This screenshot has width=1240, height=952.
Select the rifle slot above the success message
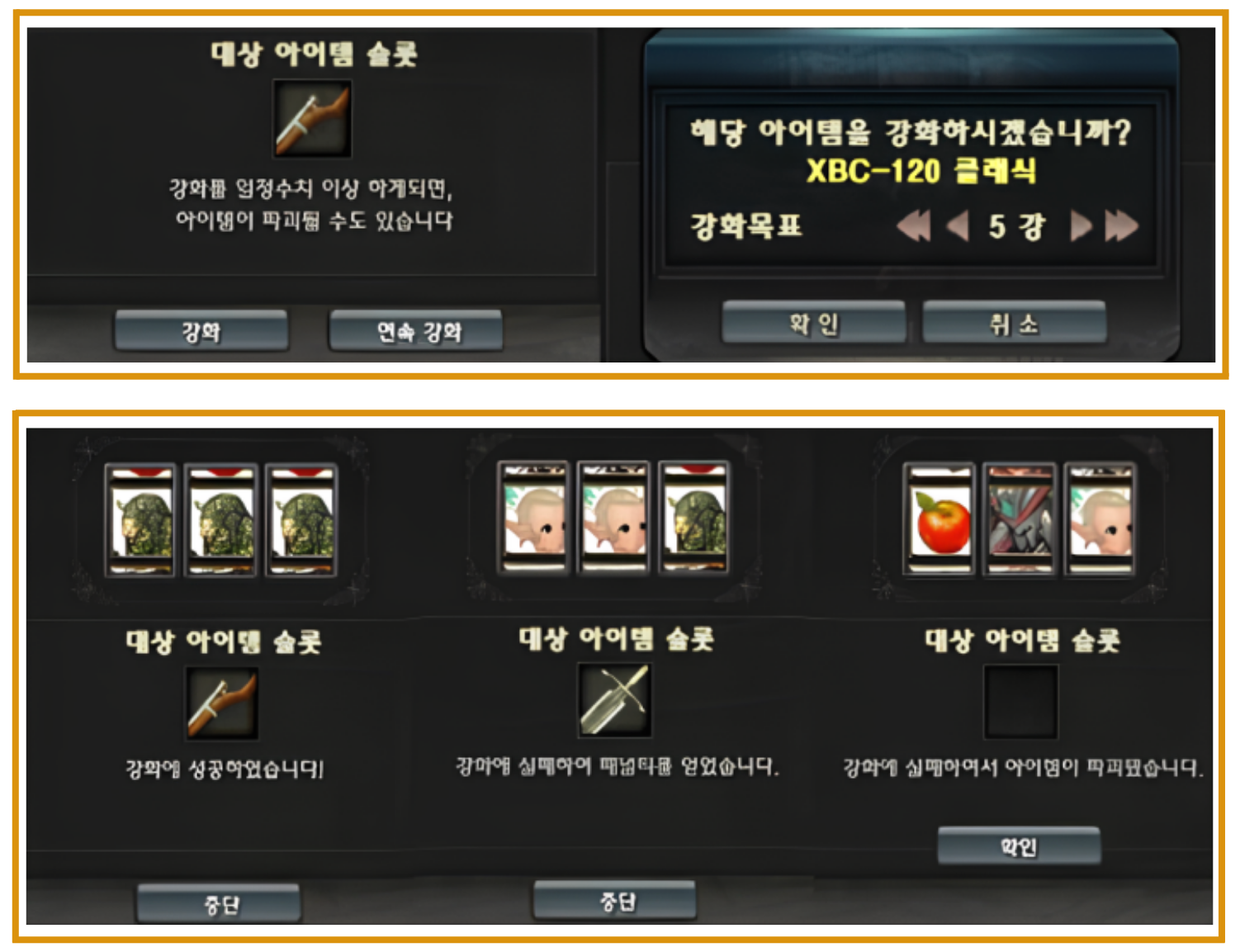[222, 704]
